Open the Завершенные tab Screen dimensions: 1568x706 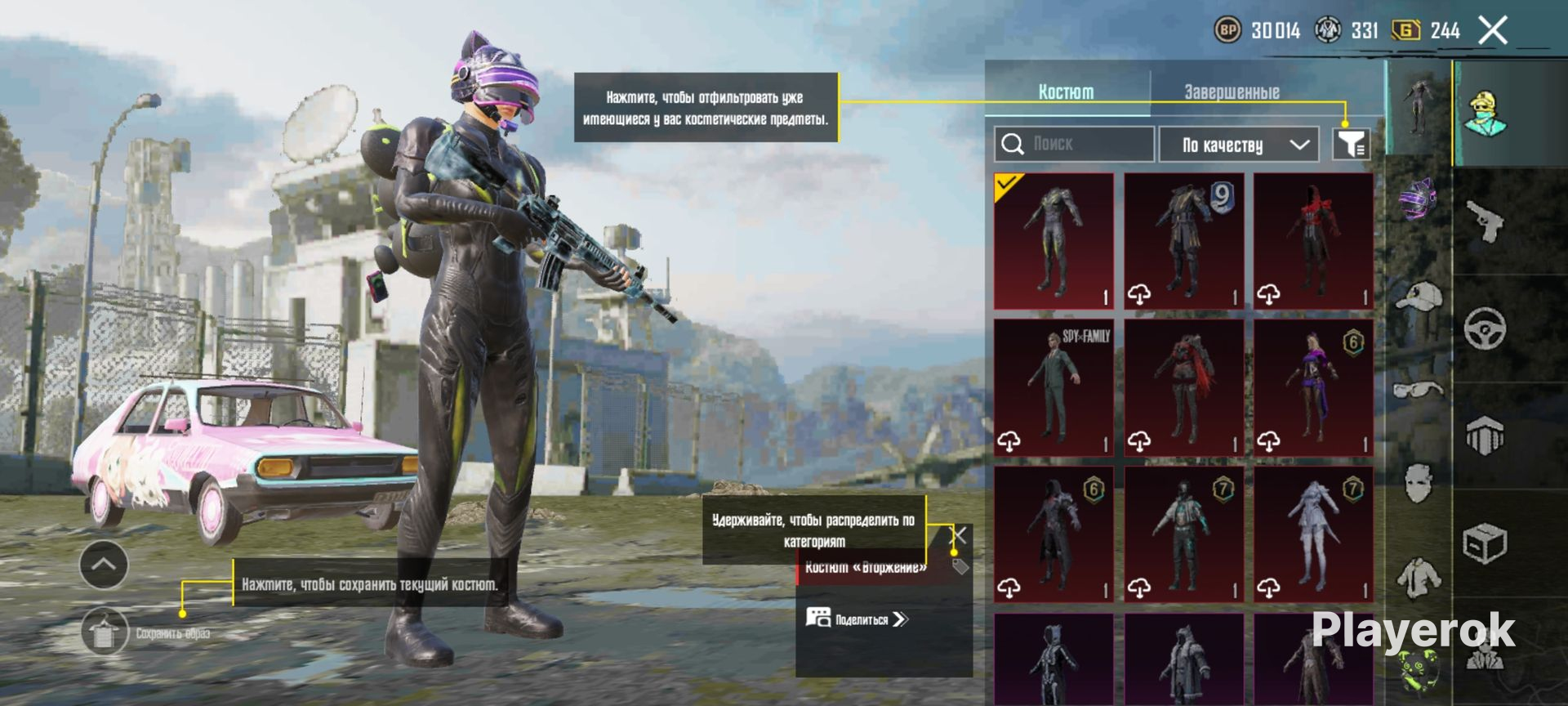(1232, 92)
